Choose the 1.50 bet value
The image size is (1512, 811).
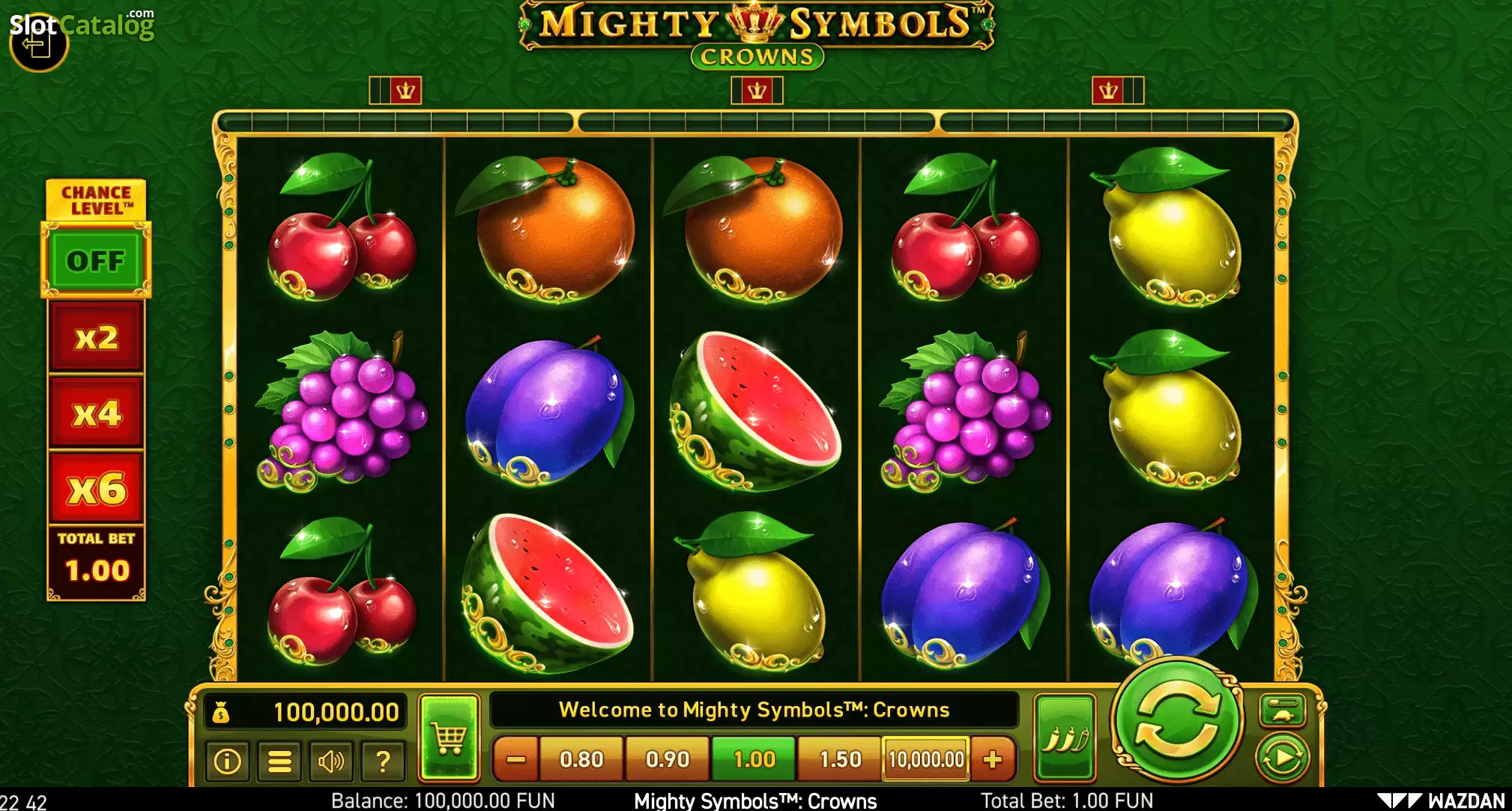point(840,759)
